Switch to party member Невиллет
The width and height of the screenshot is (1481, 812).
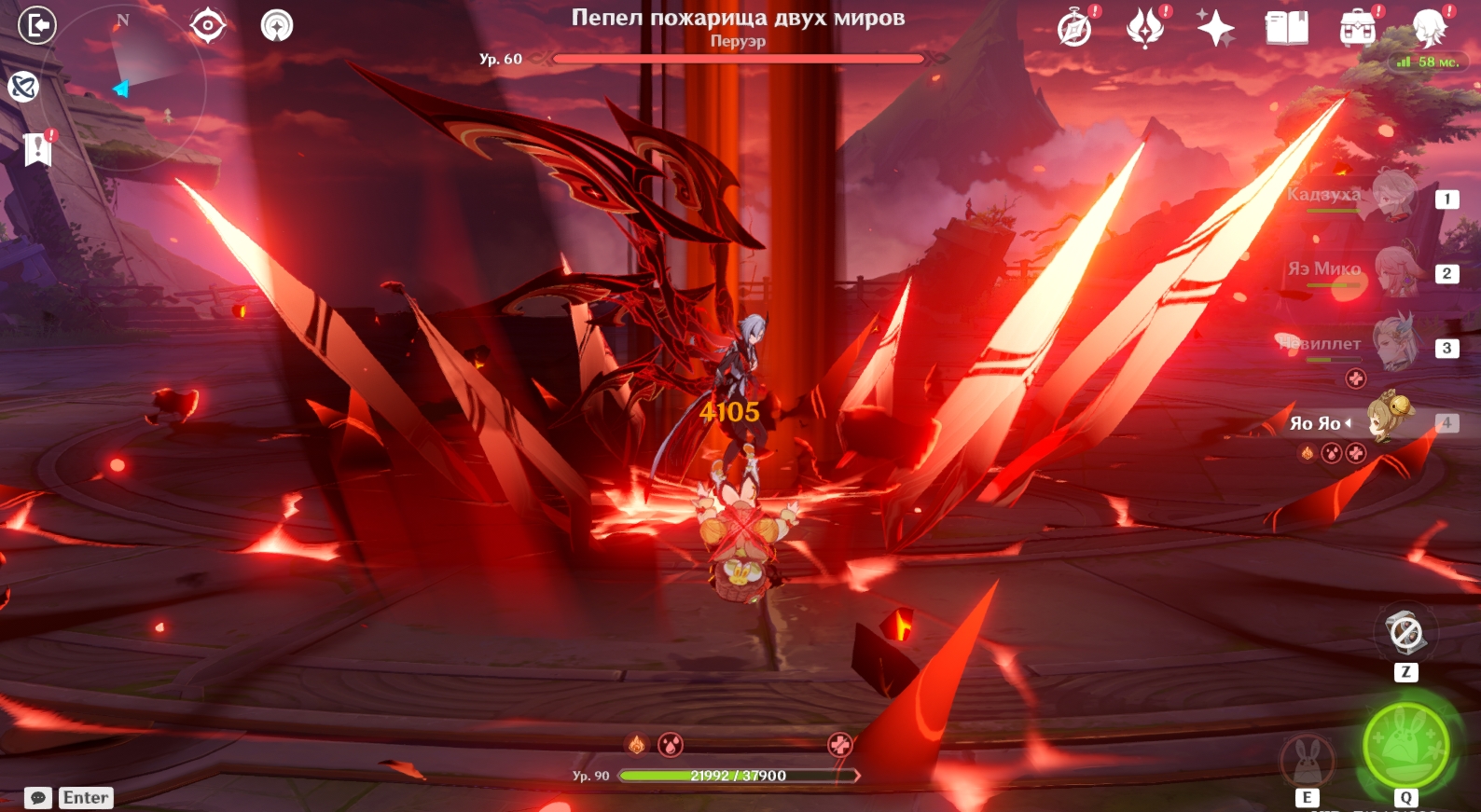[1394, 344]
